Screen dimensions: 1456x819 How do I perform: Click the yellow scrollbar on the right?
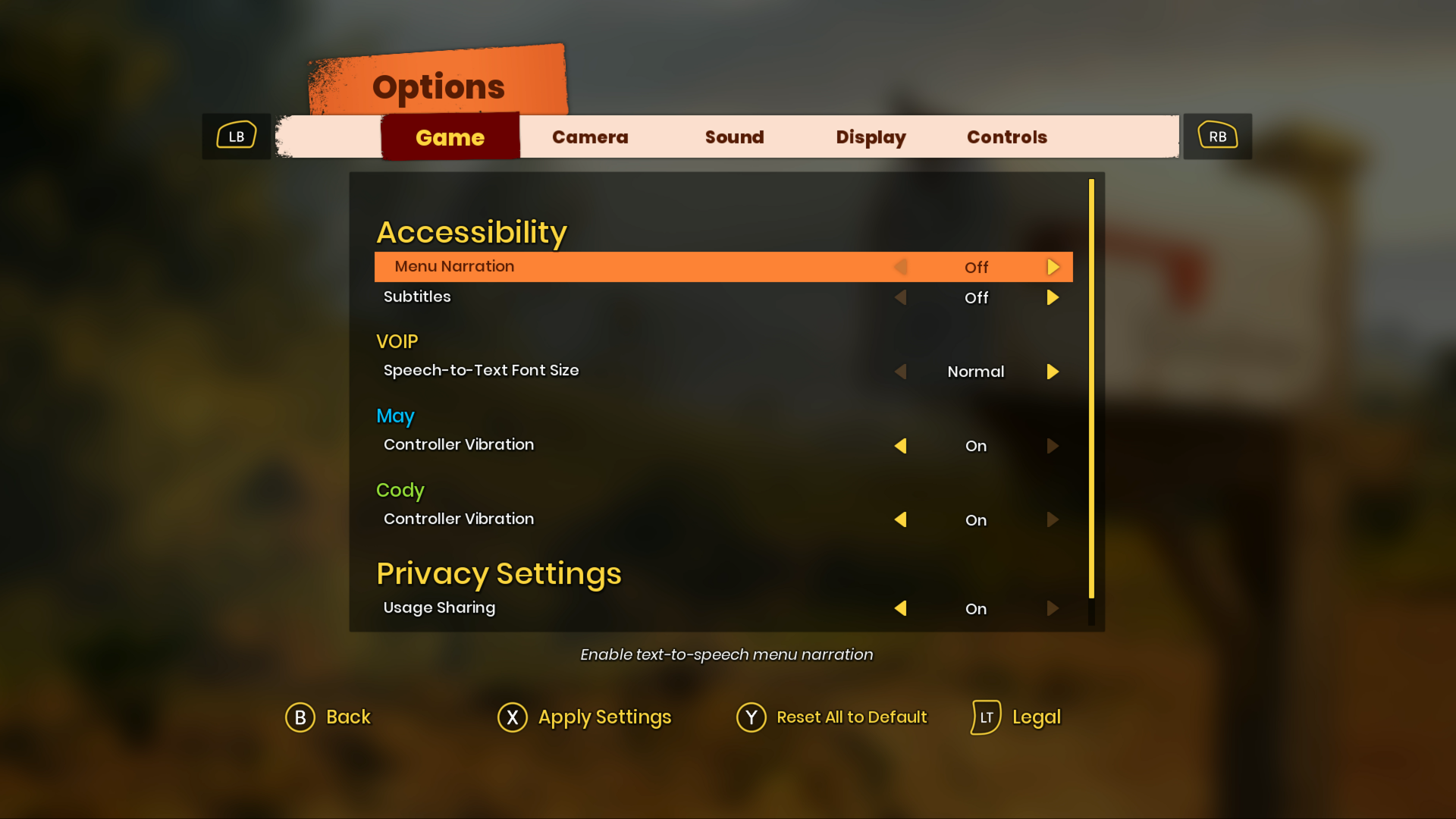1091,387
